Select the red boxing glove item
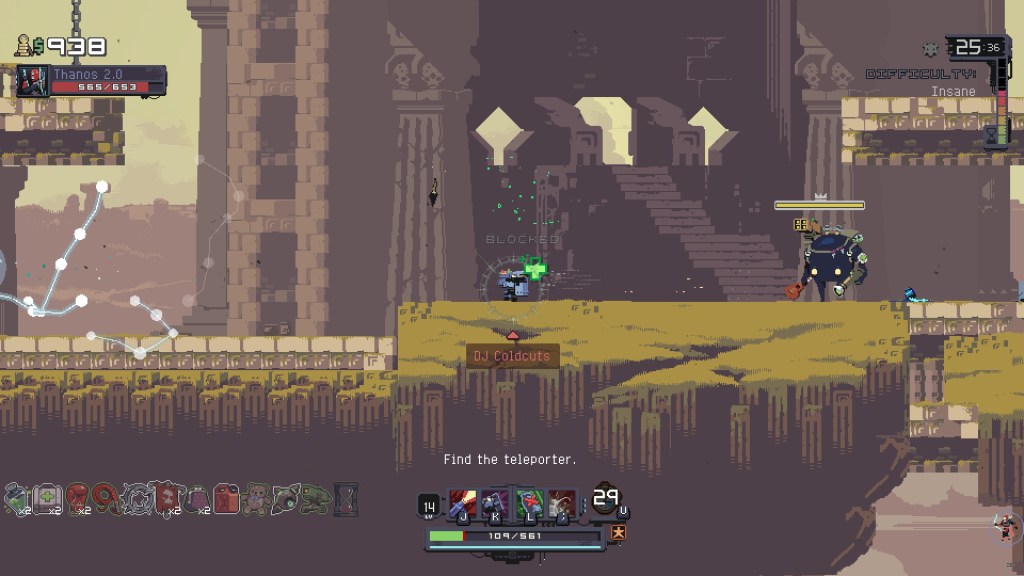 [x=78, y=497]
